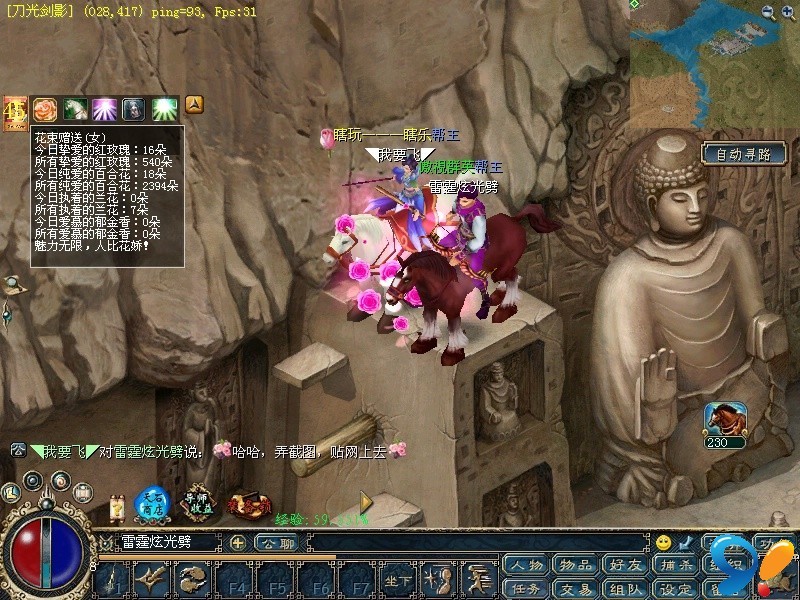The height and width of the screenshot is (600, 800).
Task: Click the 自动寻路 auto-pathfinding button
Action: 743,154
